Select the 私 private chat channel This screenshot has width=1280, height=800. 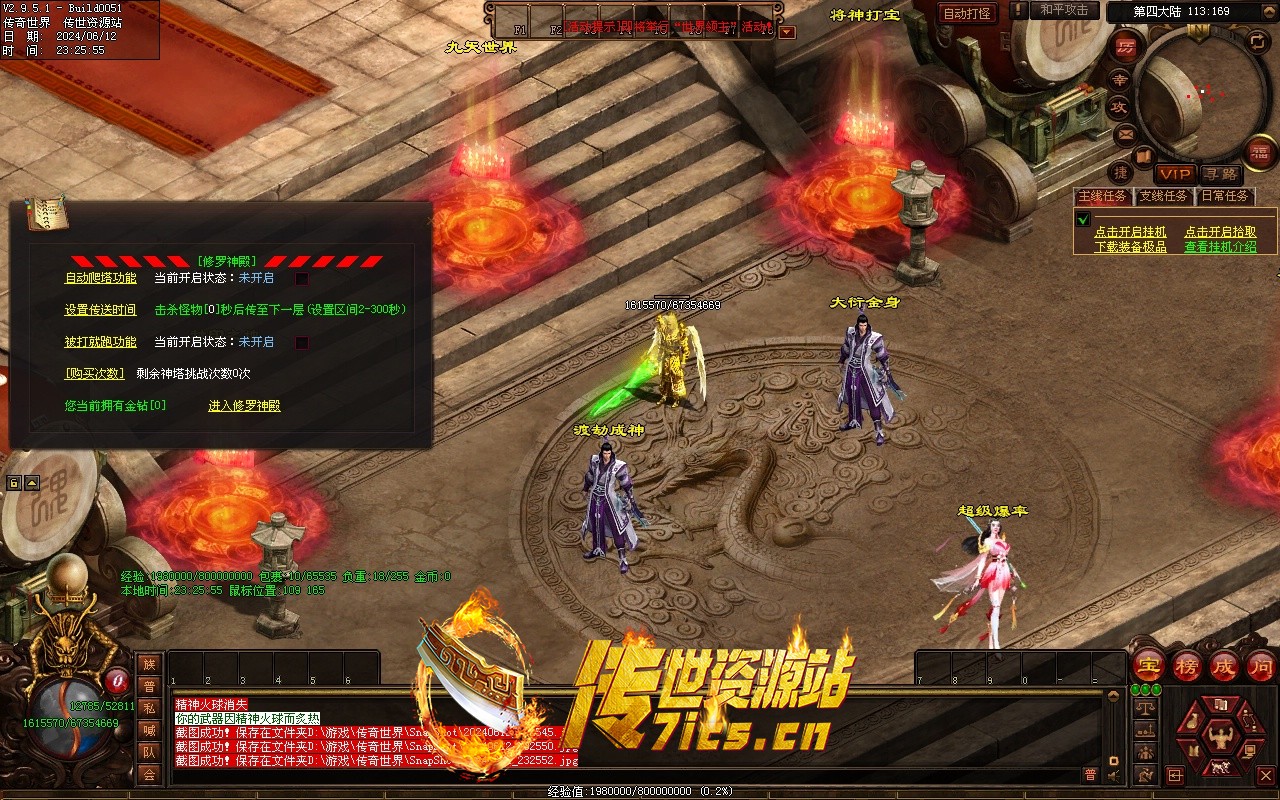coord(149,708)
